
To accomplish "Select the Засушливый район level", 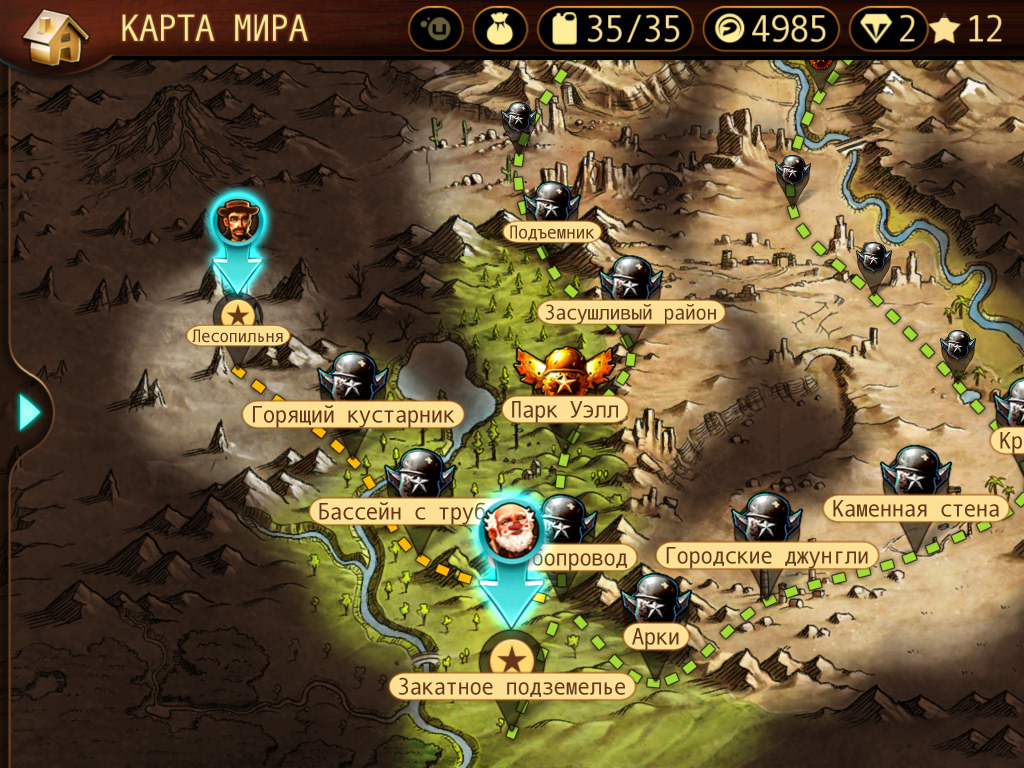I will point(630,283).
